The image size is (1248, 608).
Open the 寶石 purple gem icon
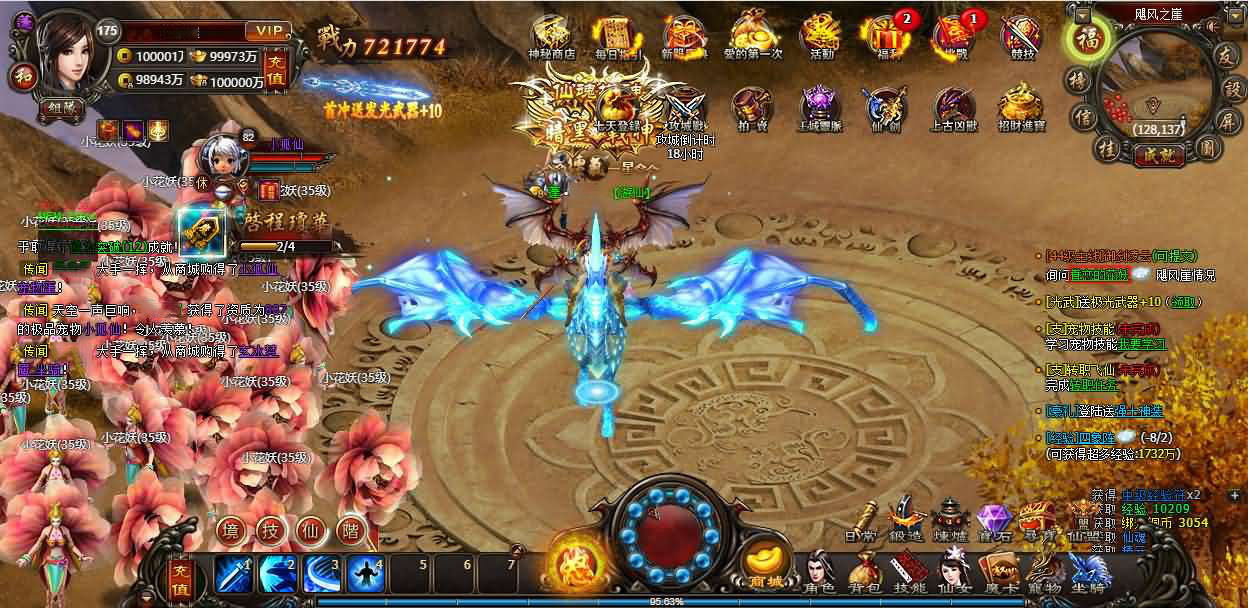tap(994, 521)
